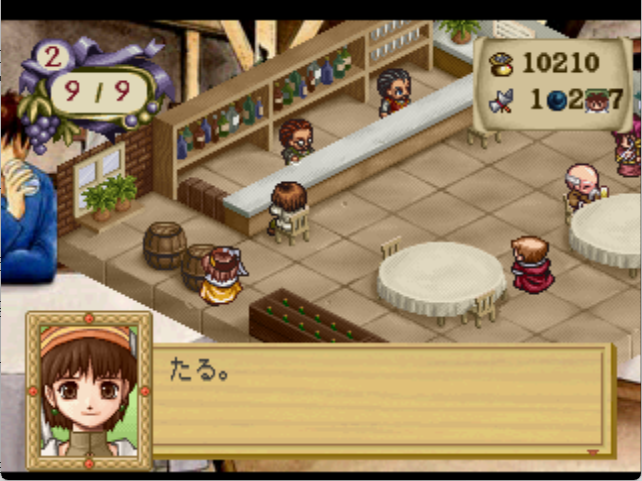Click the red continue arrow in dialogue box
Screen dimensions: 642x481
pos(593,453)
